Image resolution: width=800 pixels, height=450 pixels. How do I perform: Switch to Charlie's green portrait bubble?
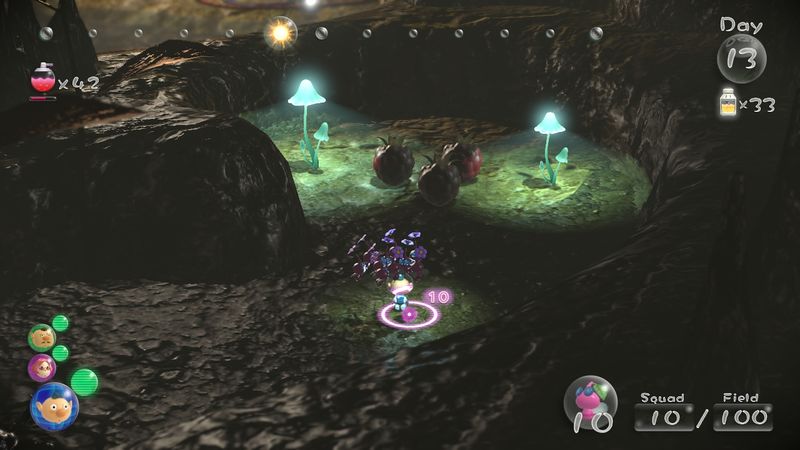point(41,338)
